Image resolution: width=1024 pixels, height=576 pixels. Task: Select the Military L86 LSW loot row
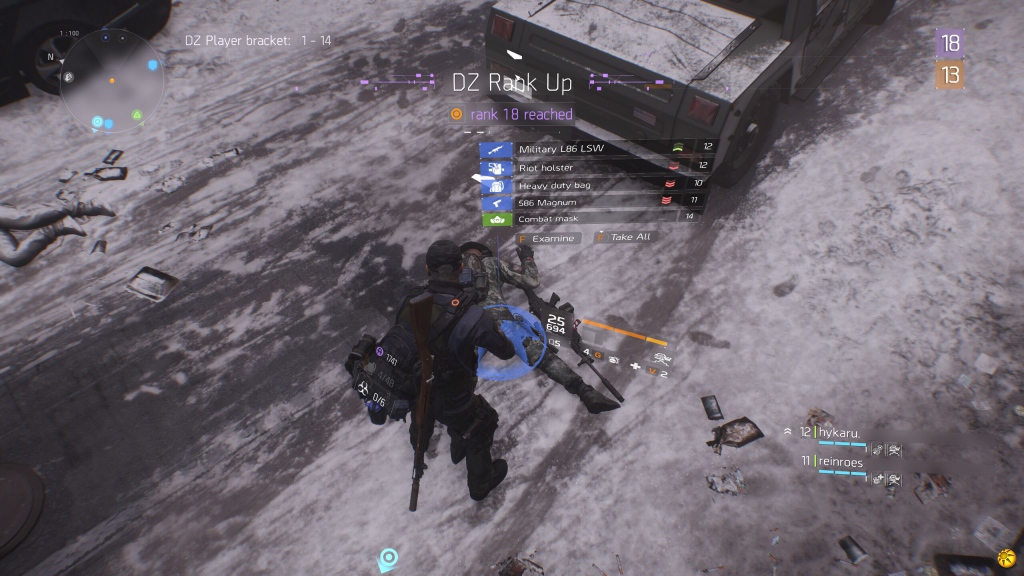[x=590, y=149]
